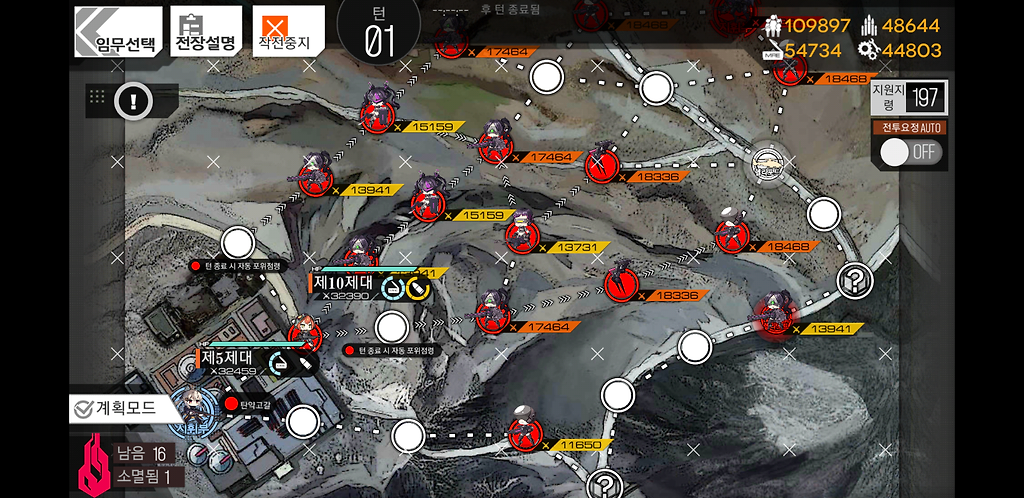Select the enemy unit with 11650 power
Screen dimensions: 1024x498
(524, 435)
